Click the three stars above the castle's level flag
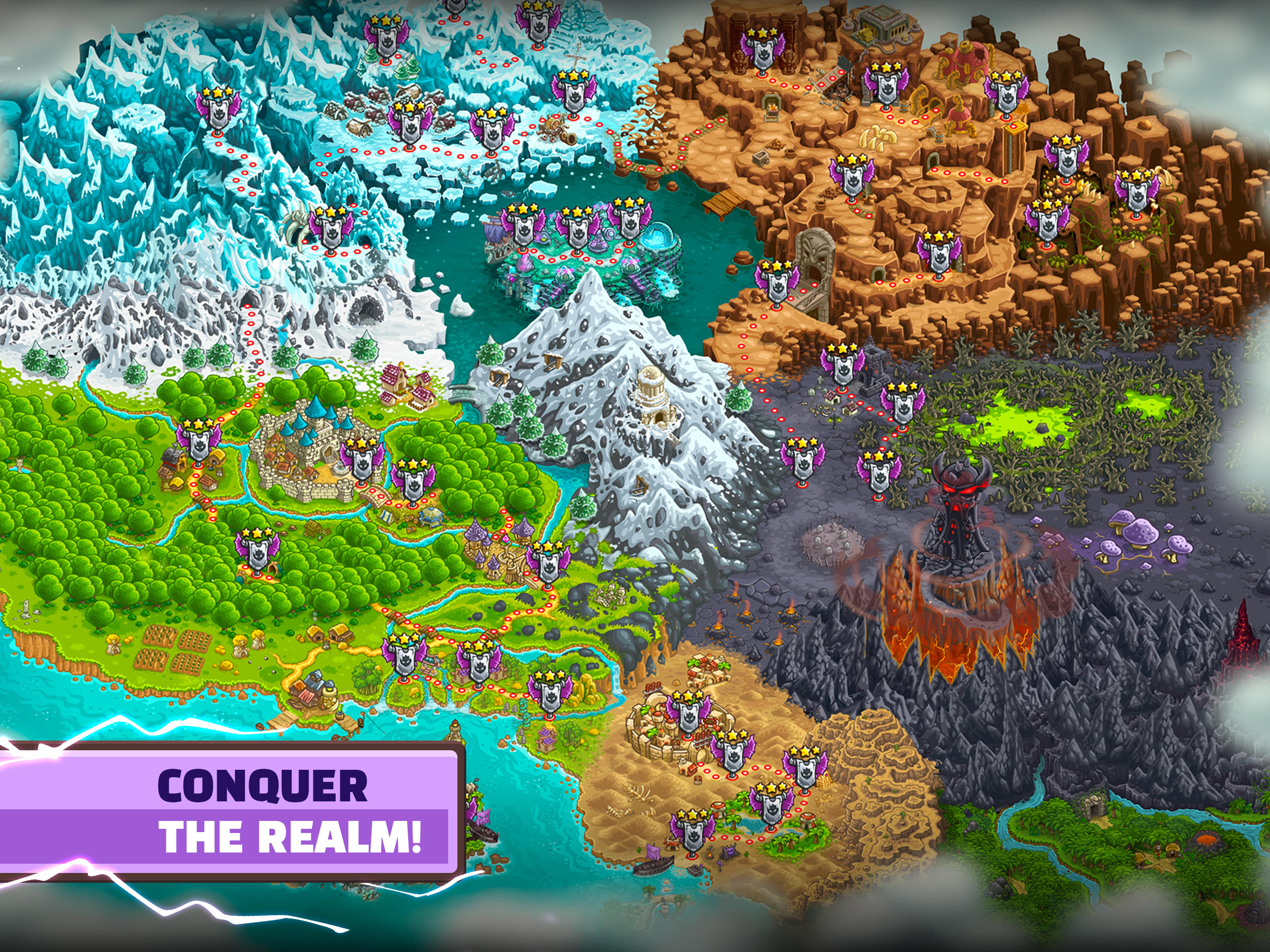The image size is (1270, 952). (x=361, y=444)
